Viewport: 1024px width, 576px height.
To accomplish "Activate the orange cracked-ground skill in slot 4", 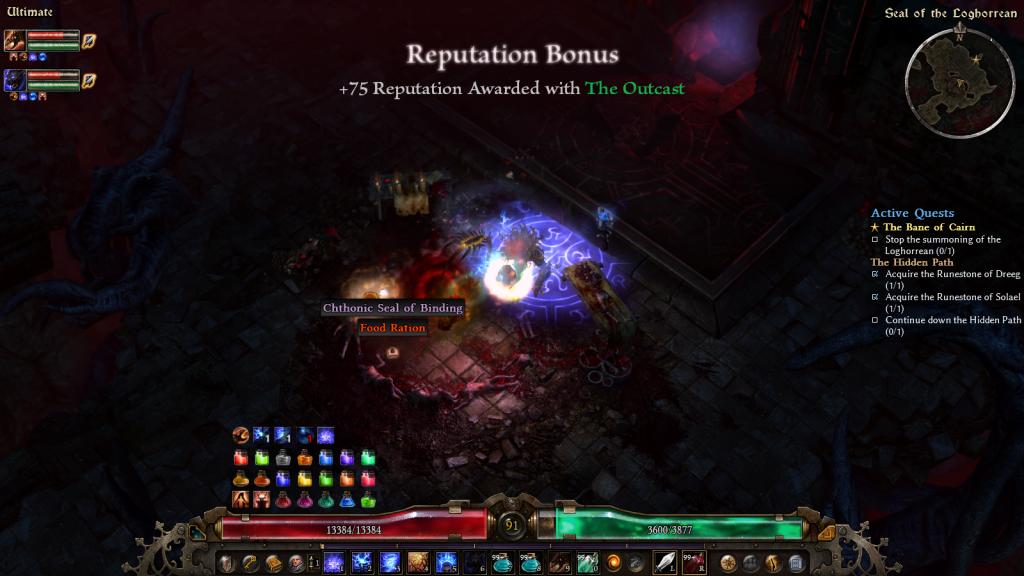I will (418, 562).
